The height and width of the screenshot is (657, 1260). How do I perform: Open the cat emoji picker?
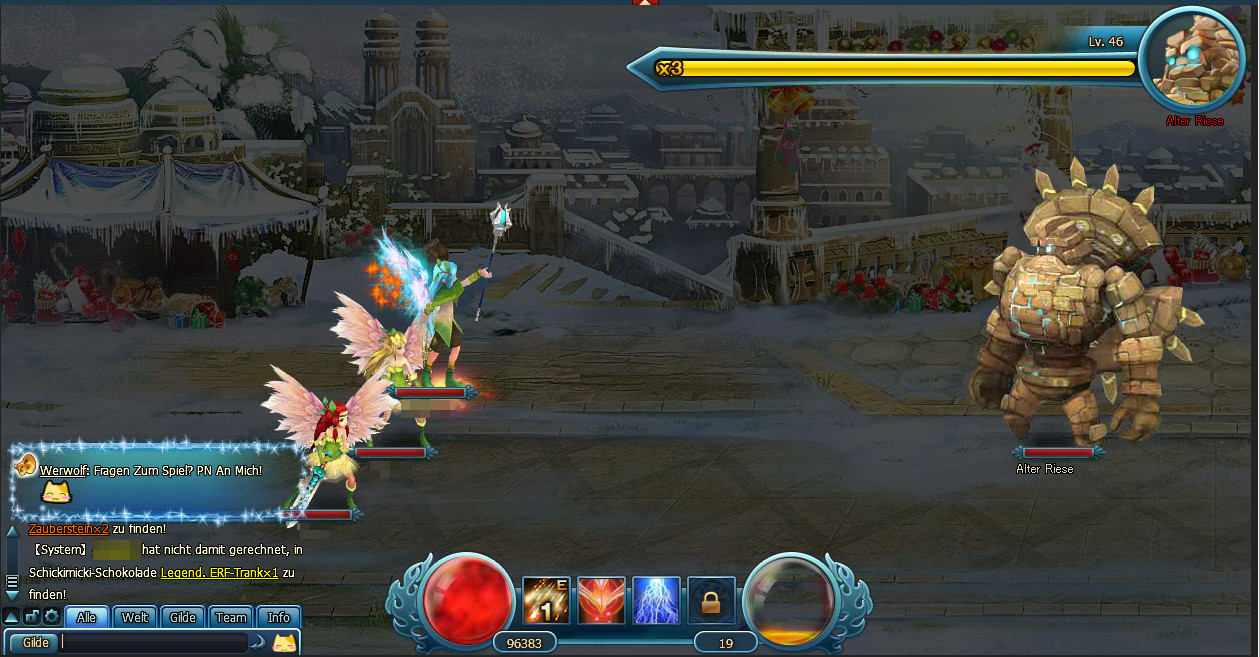[x=285, y=642]
